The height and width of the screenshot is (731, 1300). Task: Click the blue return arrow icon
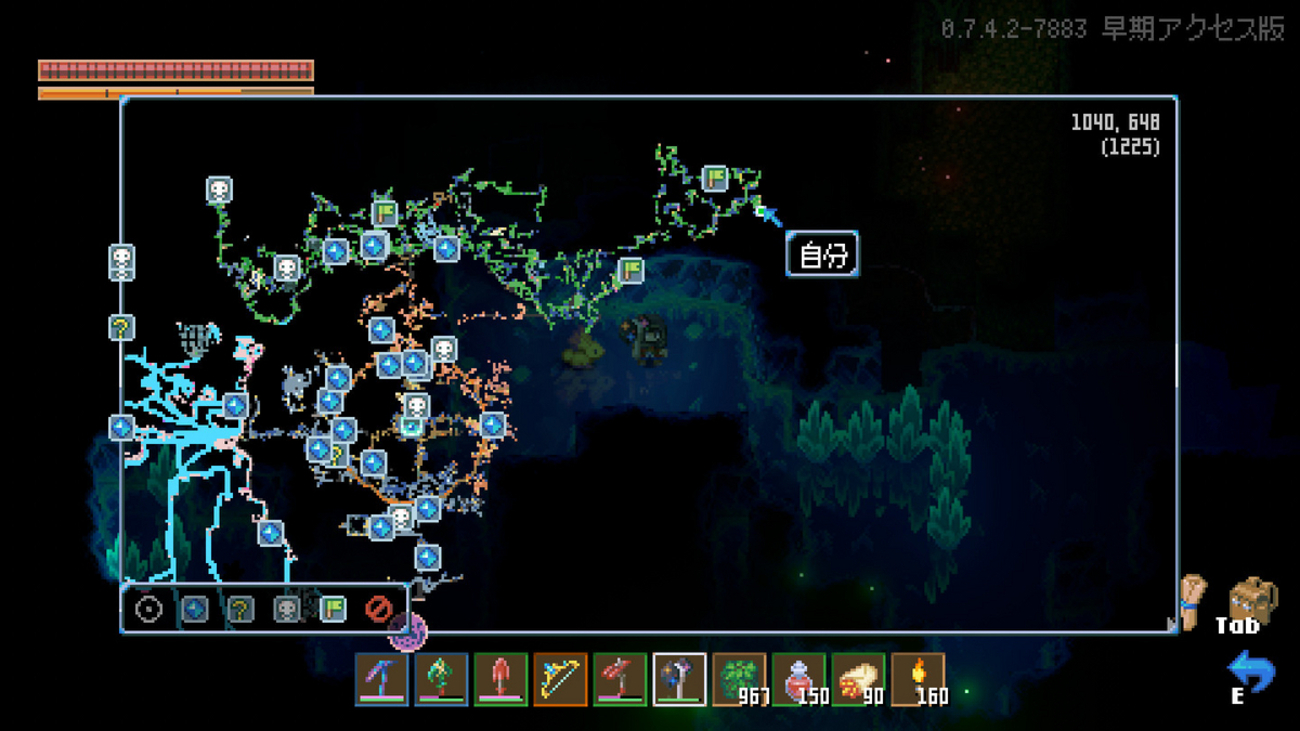pos(1250,671)
